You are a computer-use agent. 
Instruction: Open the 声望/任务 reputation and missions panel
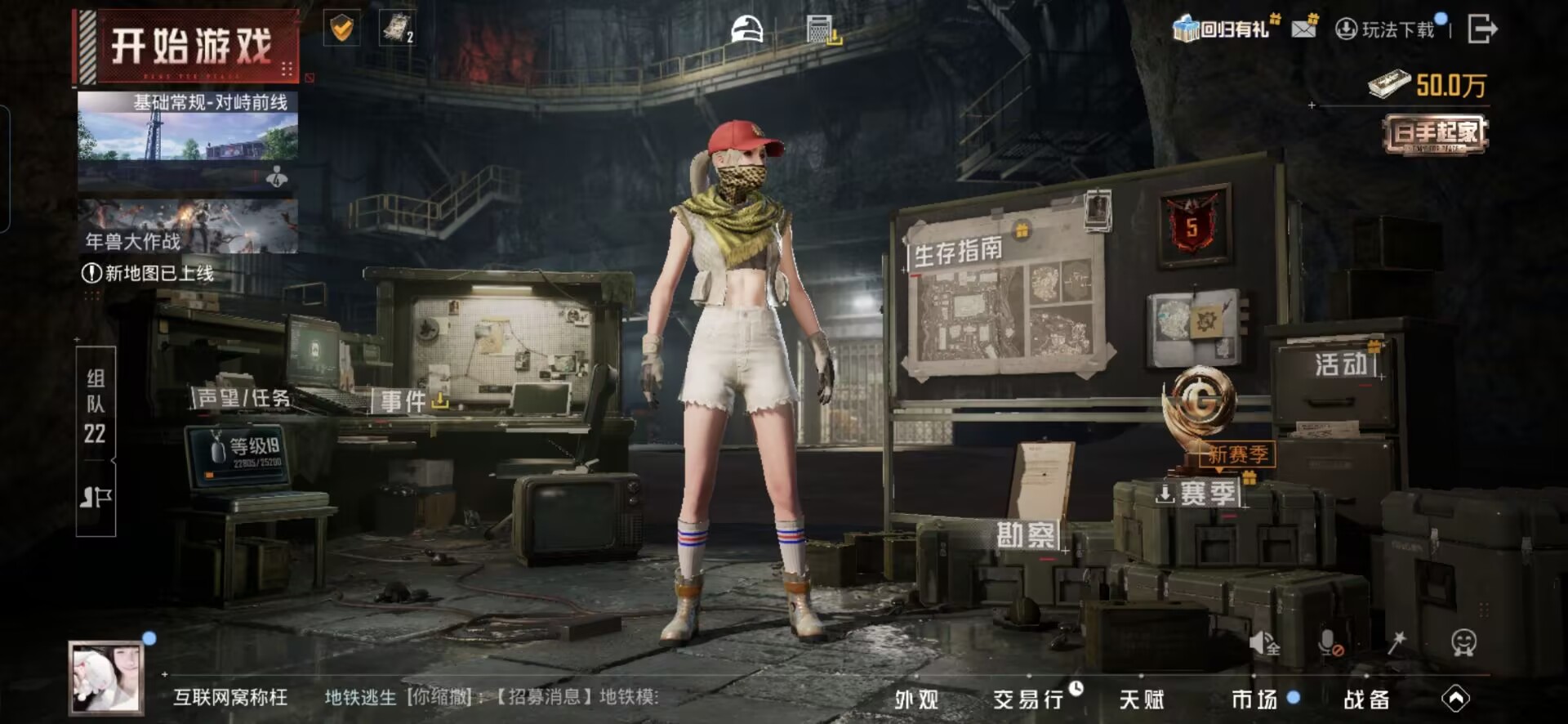[x=243, y=398]
